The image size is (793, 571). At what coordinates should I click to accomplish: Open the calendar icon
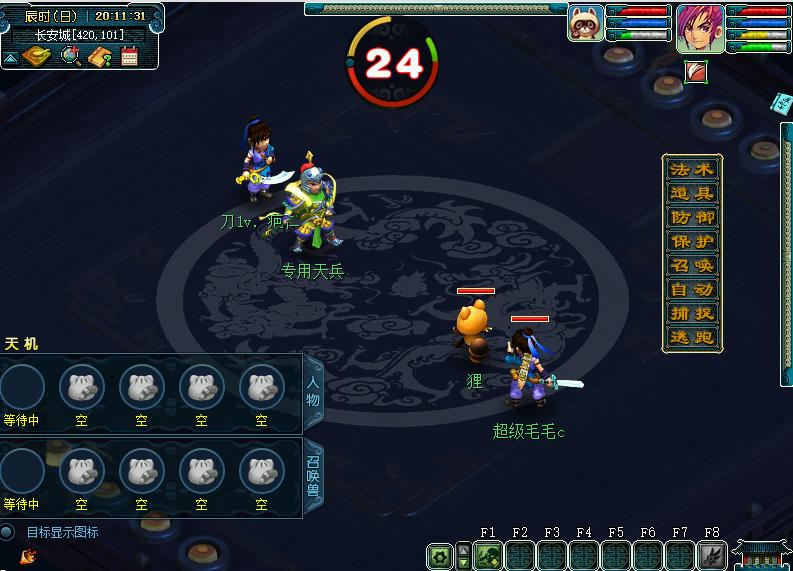click(129, 57)
